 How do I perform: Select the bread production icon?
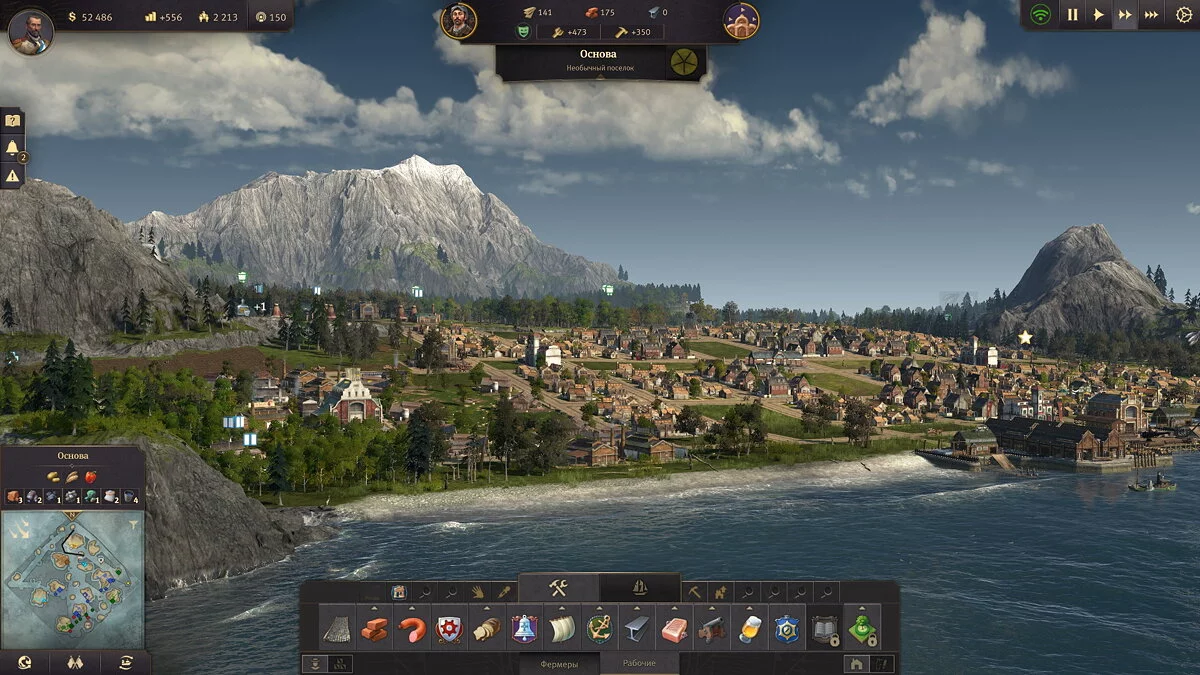[486, 629]
